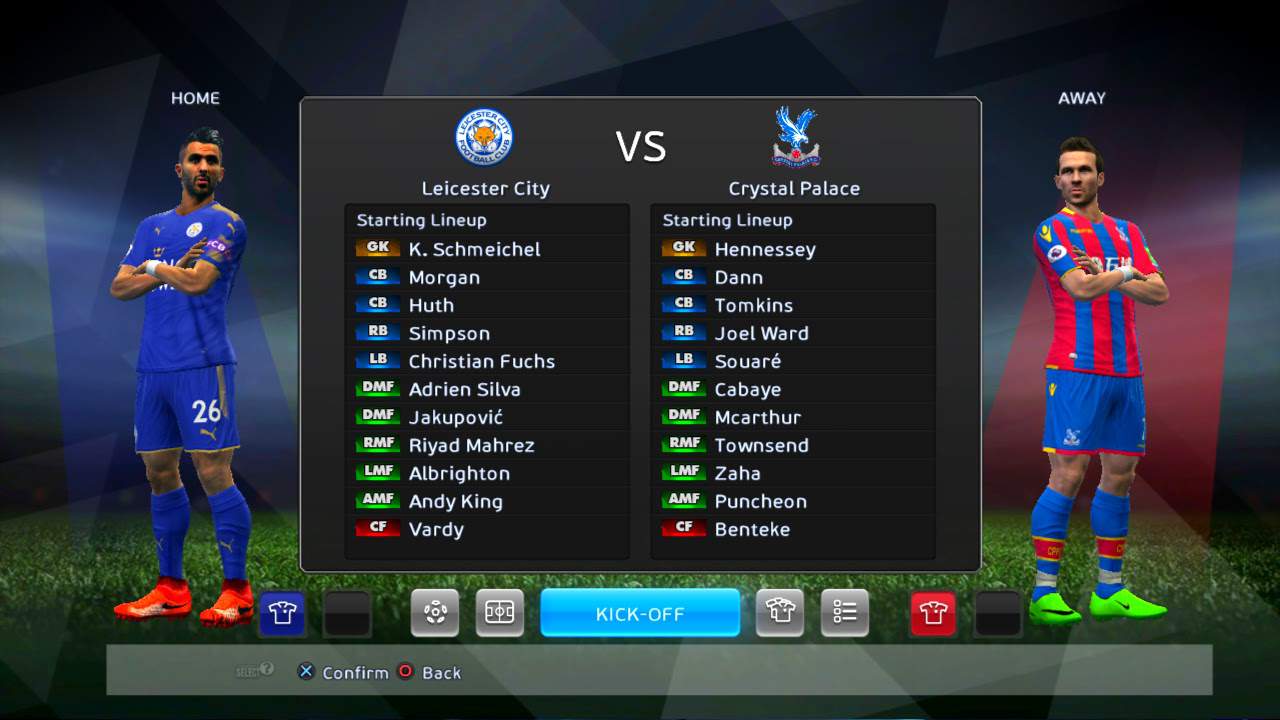Choose Hennessey in Crystal Palace's lineup
The image size is (1280, 720).
point(765,249)
